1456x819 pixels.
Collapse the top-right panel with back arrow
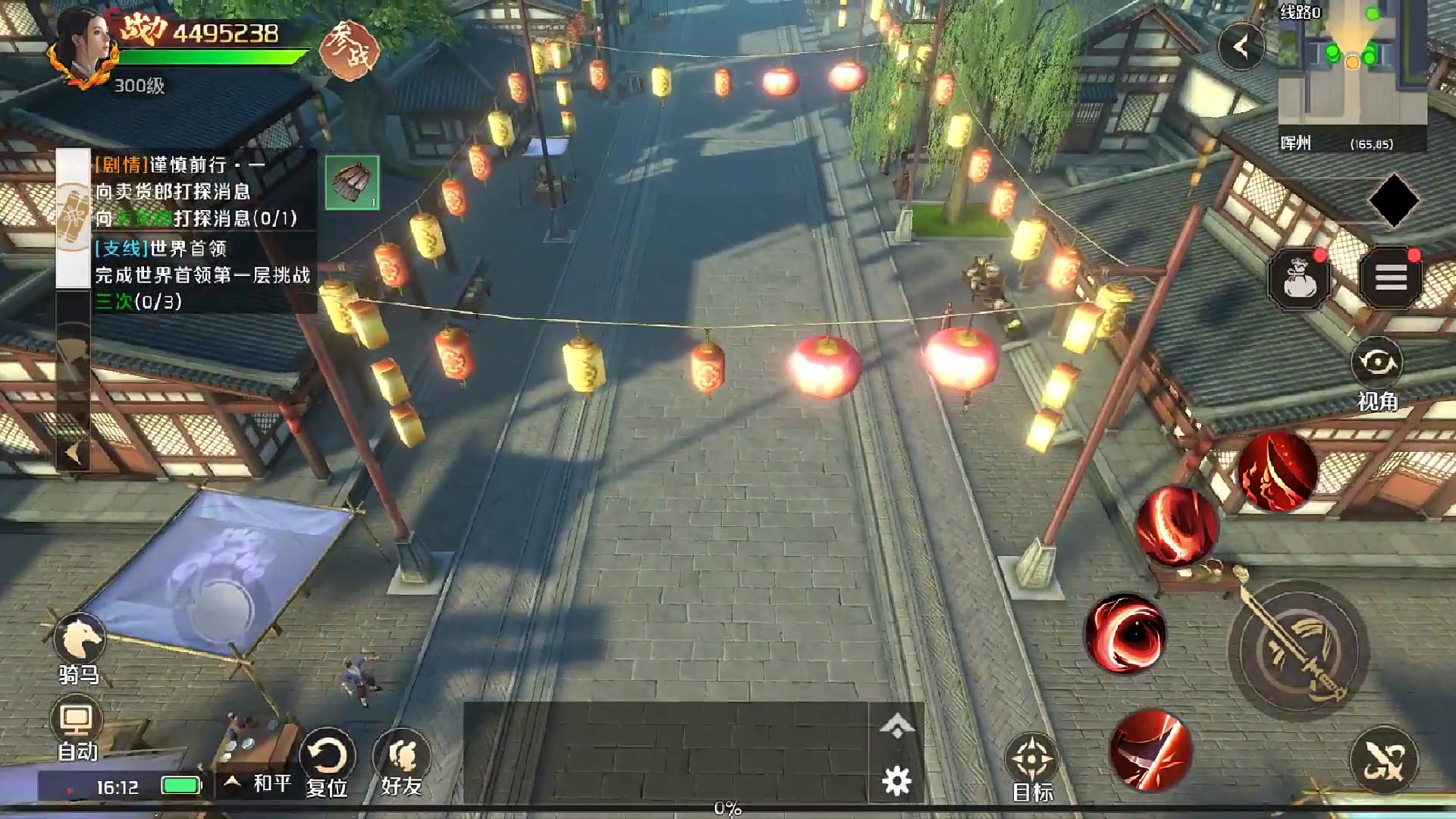pyautogui.click(x=1241, y=48)
